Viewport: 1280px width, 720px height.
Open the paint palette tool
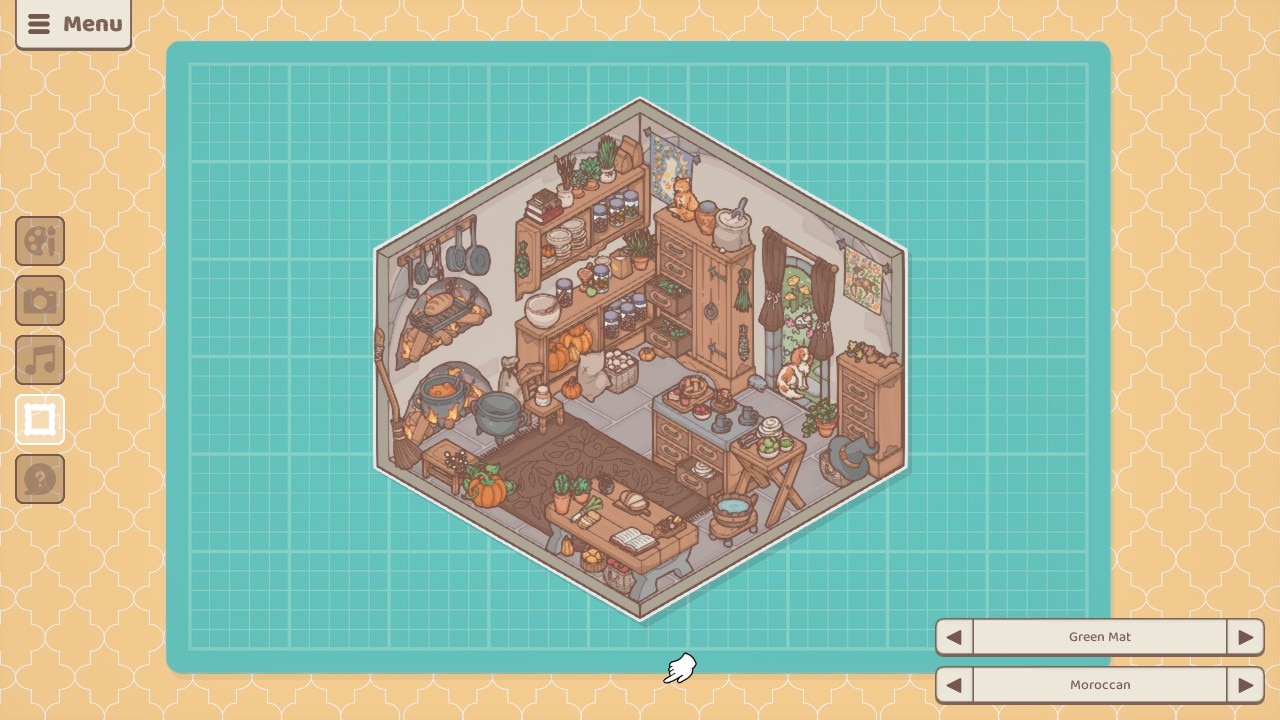coord(40,241)
